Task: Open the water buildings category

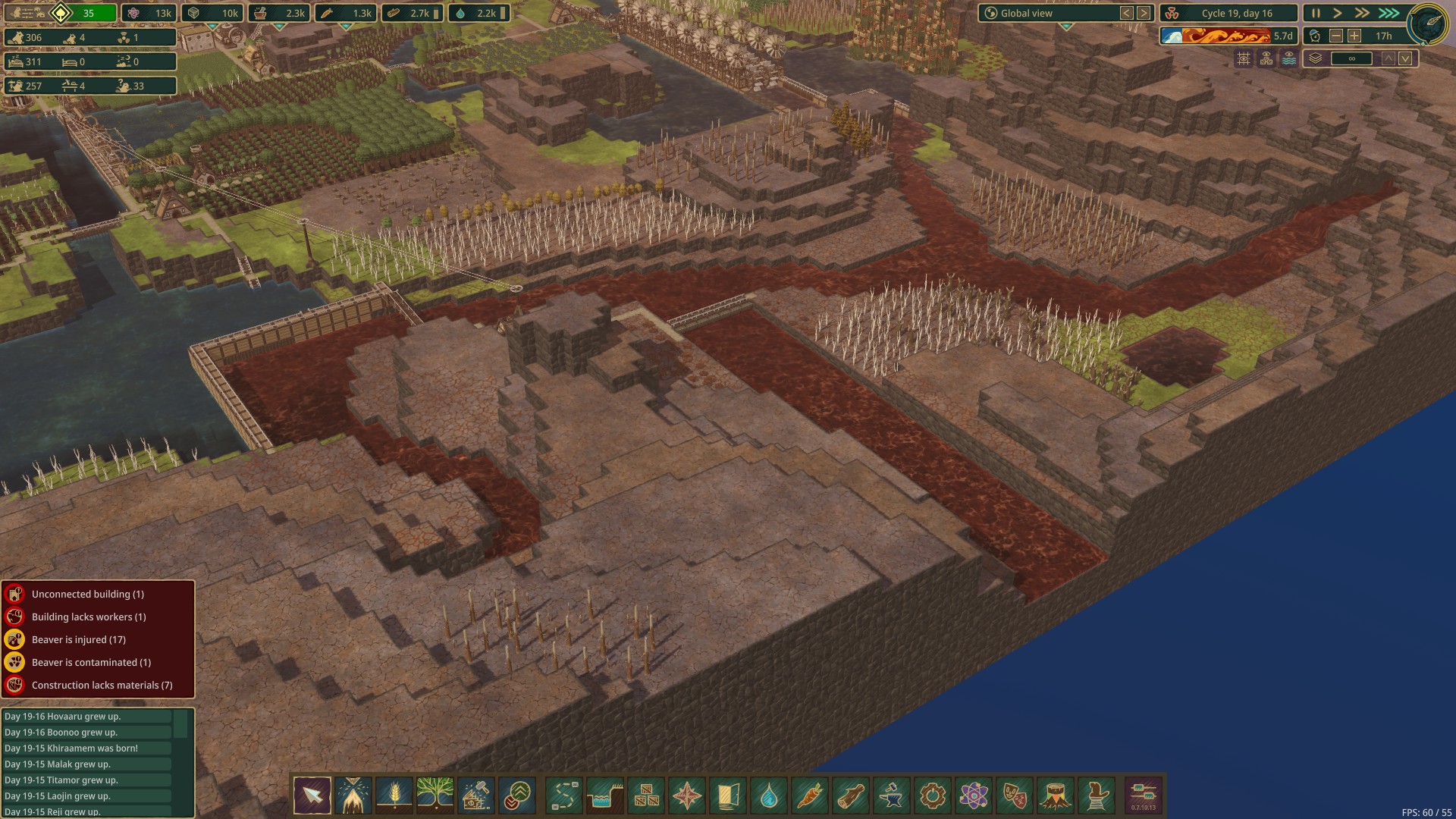Action: (x=769, y=795)
